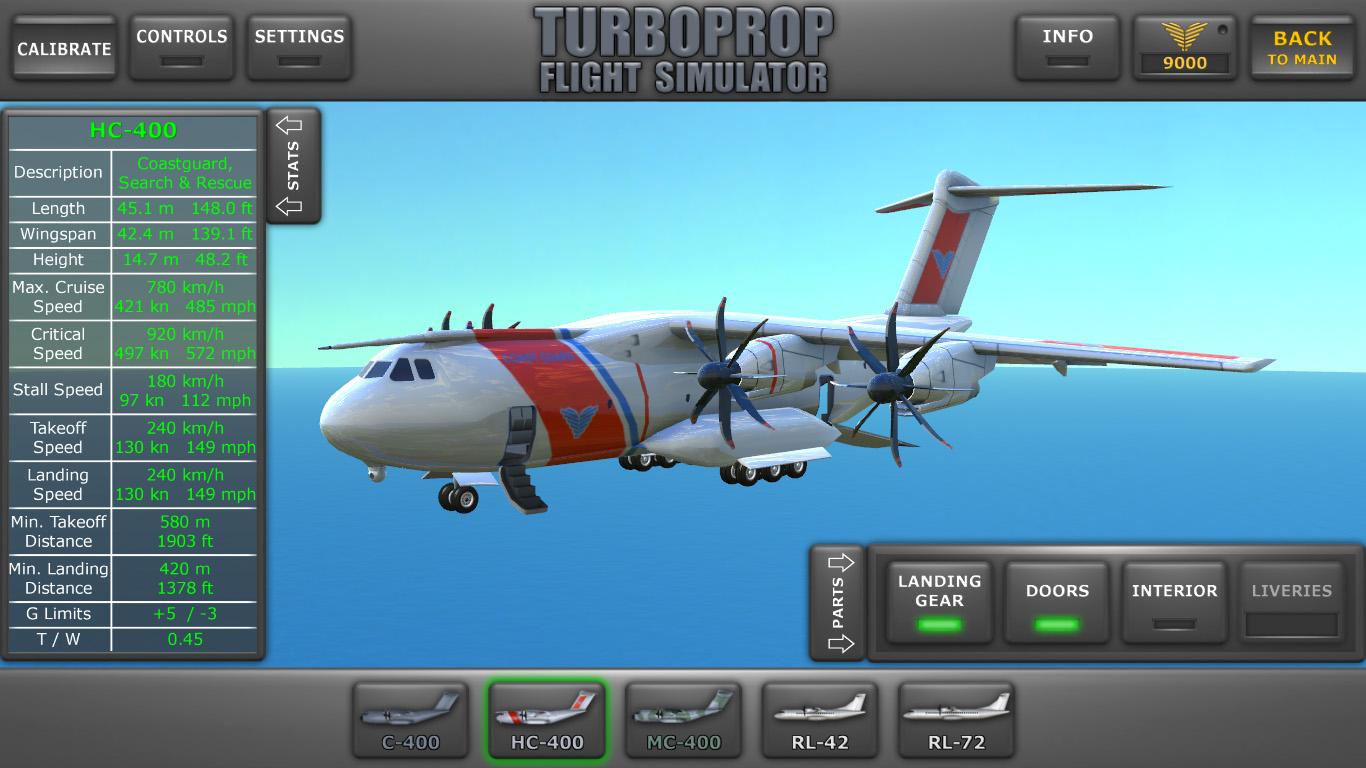The image size is (1366, 768).
Task: Click the HC-400 aircraft thumbnail
Action: tap(546, 719)
